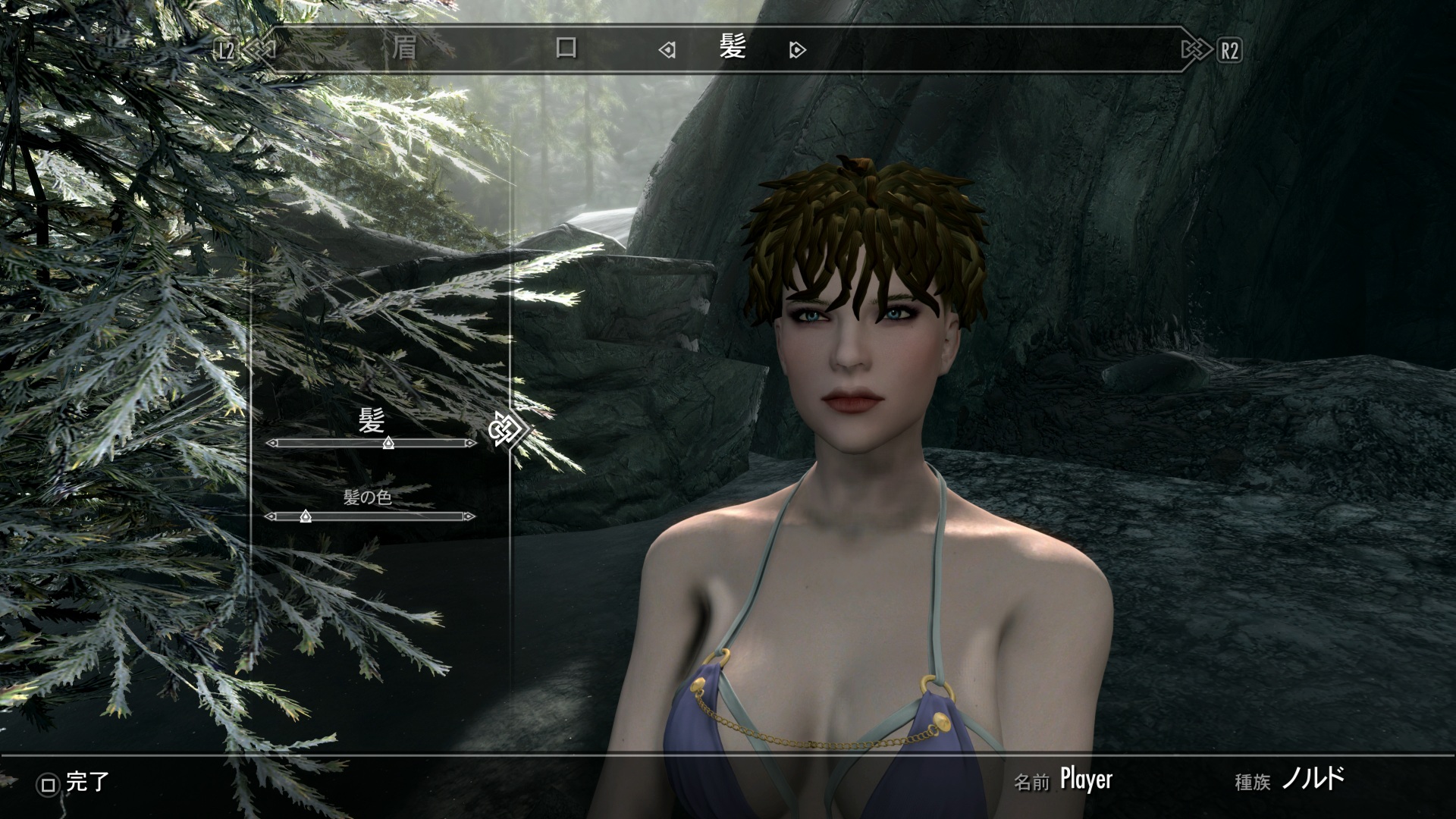
Task: Adjust the 髪 hairstyle slider
Action: point(388,443)
